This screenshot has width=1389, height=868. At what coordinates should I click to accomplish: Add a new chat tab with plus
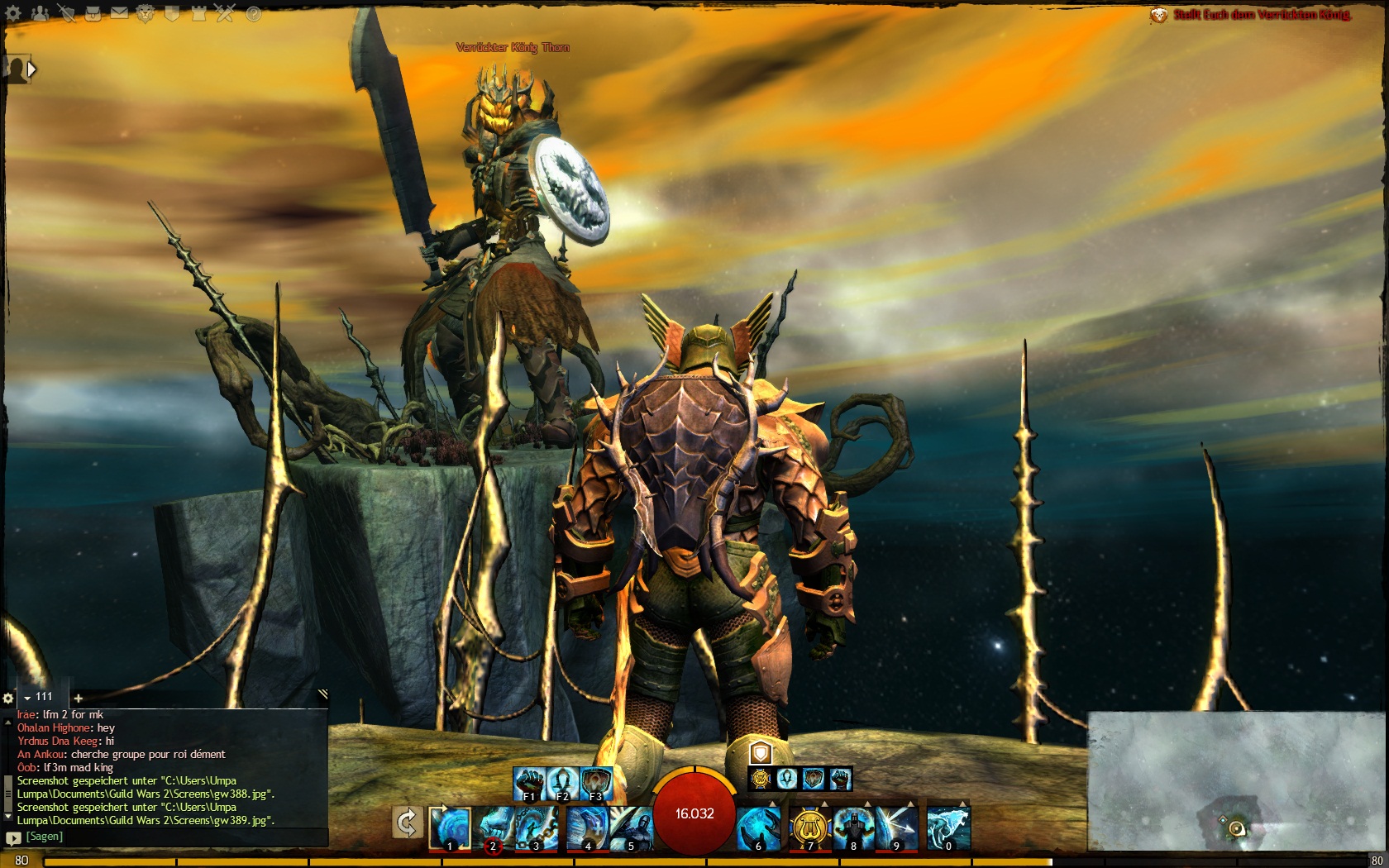(78, 699)
